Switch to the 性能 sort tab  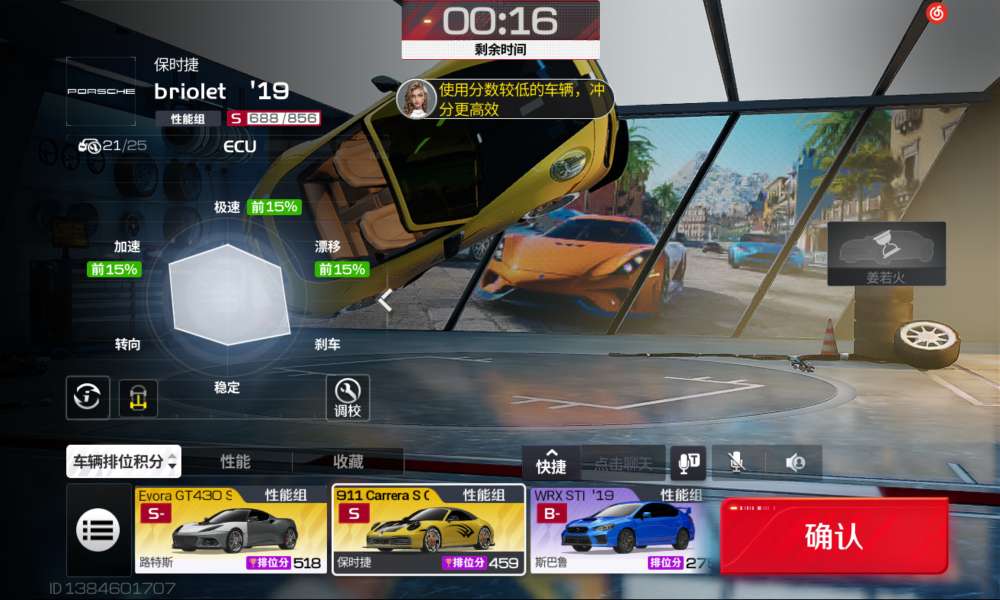236,462
